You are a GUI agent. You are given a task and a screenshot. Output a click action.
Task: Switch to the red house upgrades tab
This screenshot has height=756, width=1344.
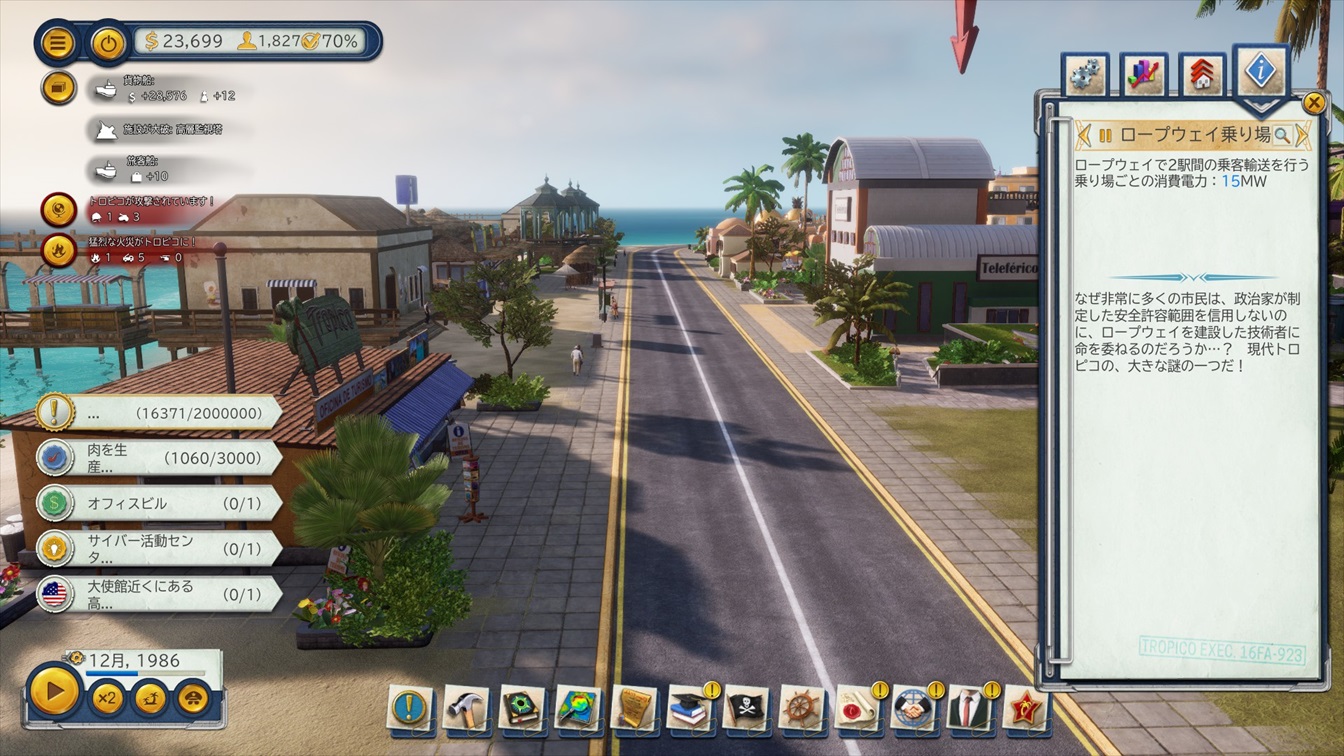tap(1201, 75)
